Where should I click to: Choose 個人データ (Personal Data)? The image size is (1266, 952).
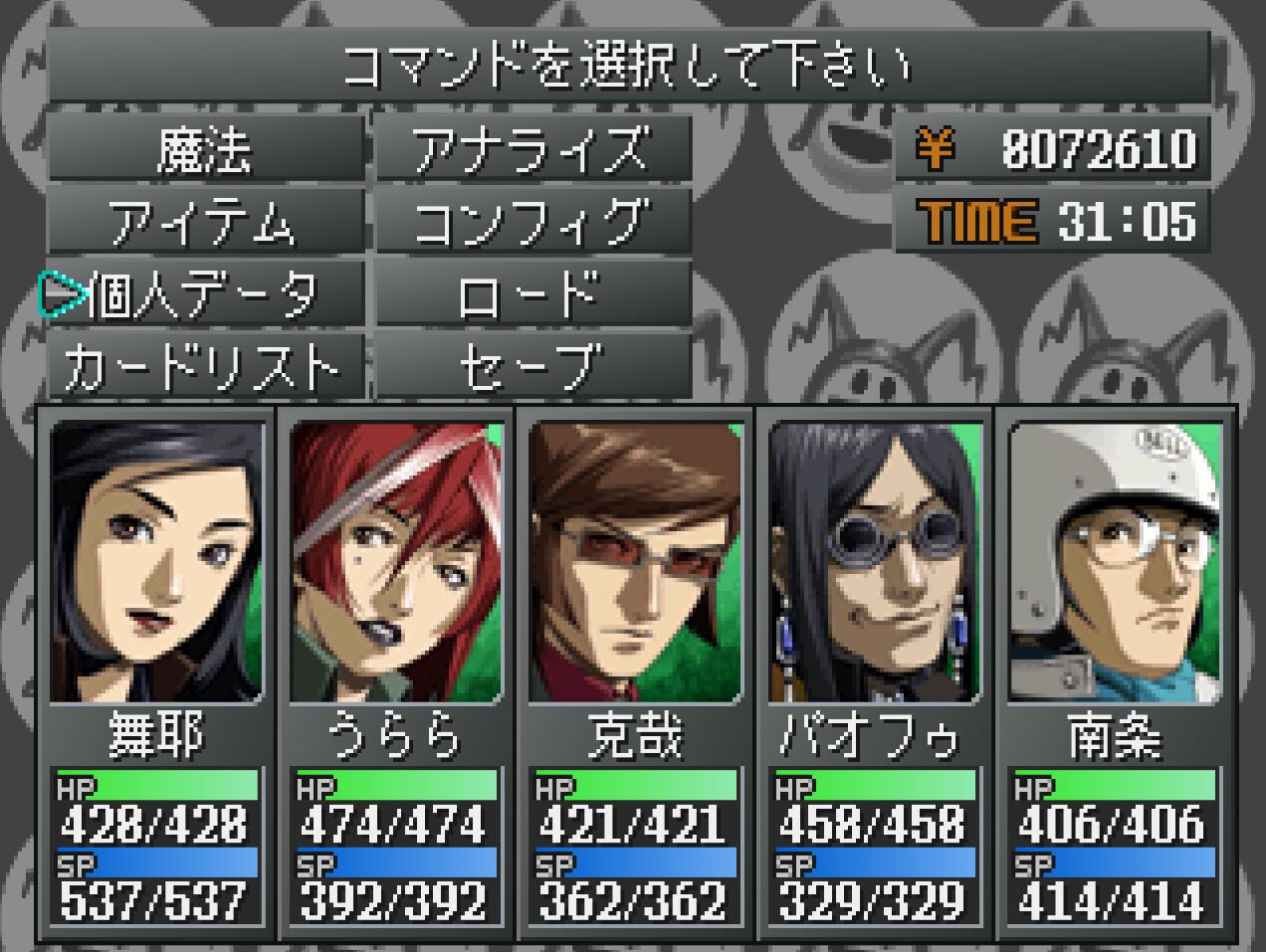click(205, 294)
